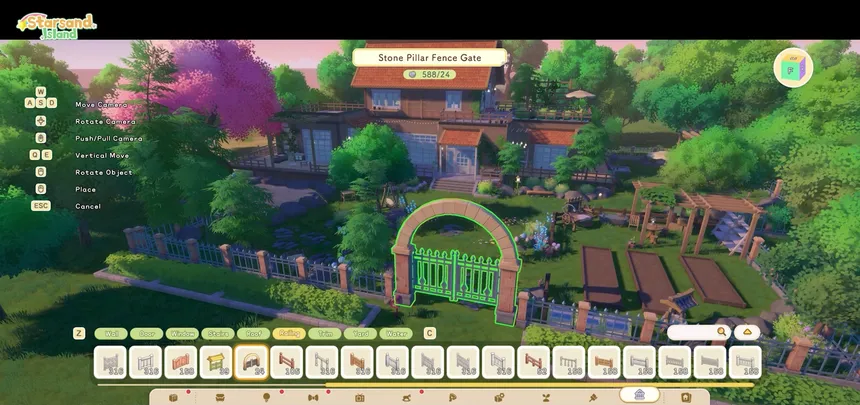Select the Yard category tab

tap(359, 333)
